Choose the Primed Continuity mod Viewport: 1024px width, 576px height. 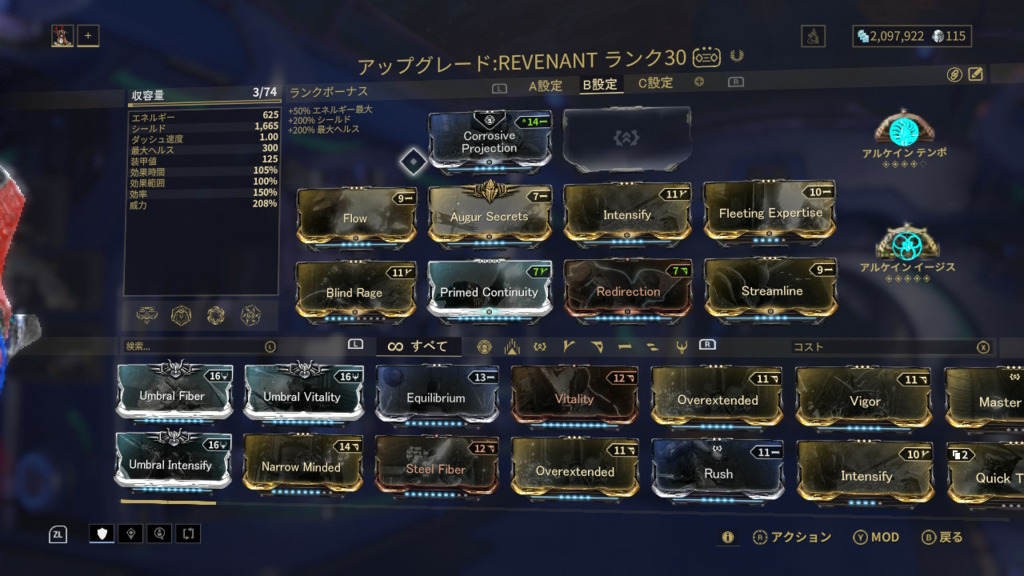489,292
